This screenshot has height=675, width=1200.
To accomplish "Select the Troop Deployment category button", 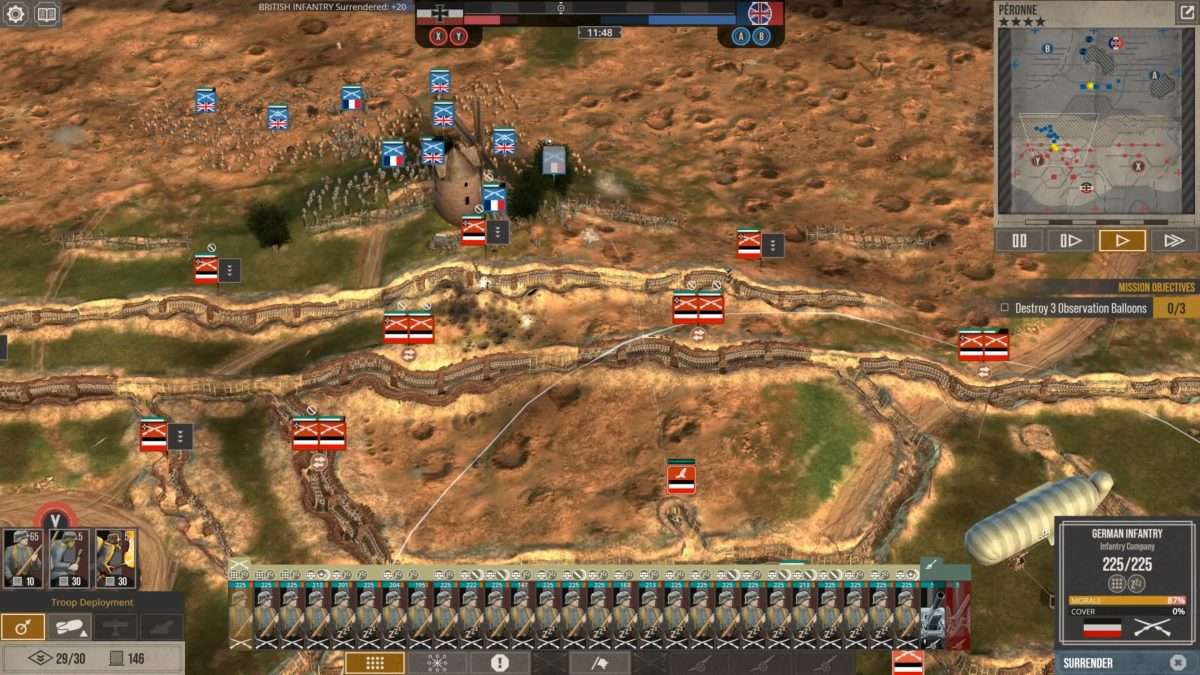I will pyautogui.click(x=22, y=627).
